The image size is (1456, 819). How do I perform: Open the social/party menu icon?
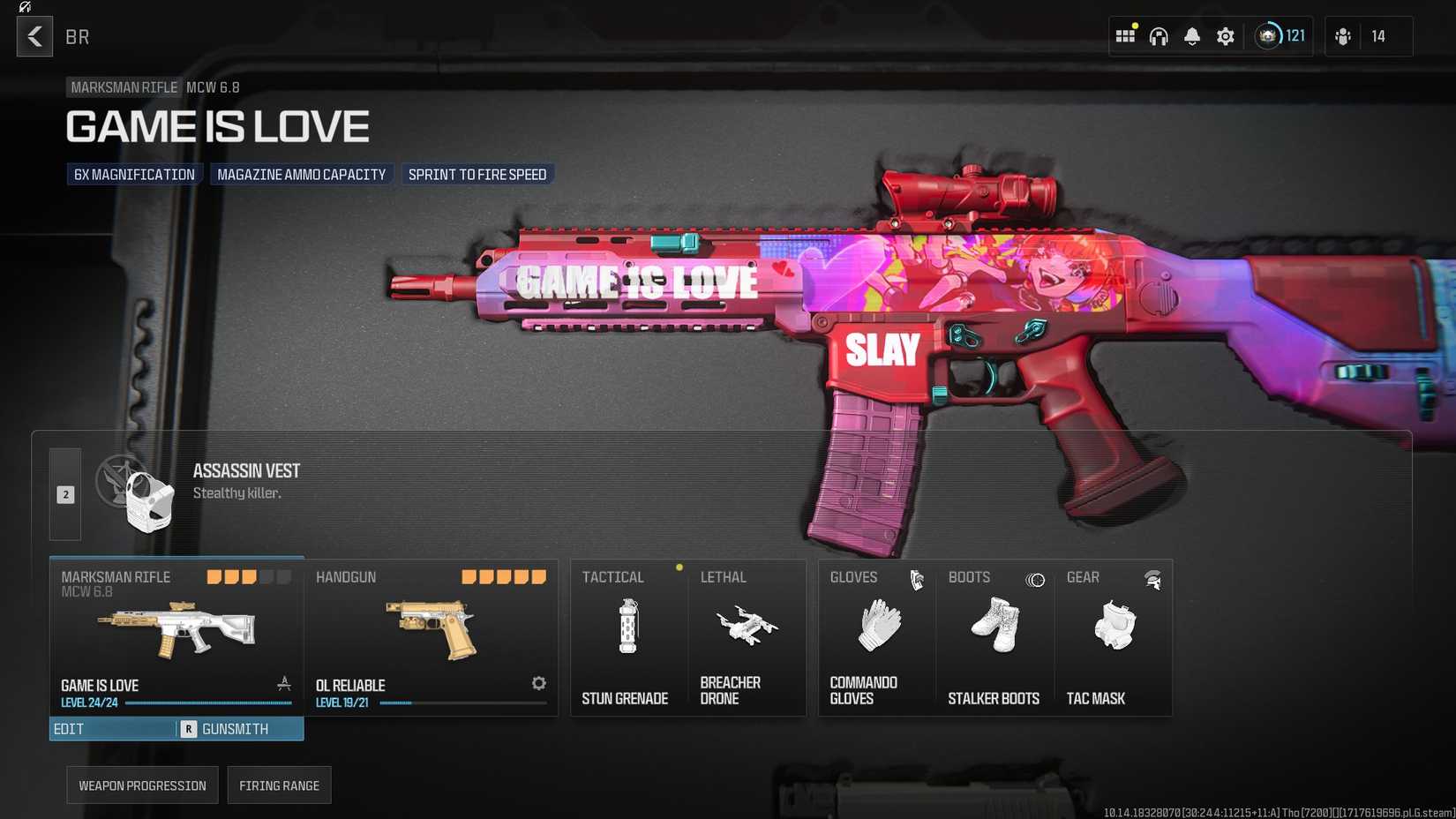tap(1344, 36)
